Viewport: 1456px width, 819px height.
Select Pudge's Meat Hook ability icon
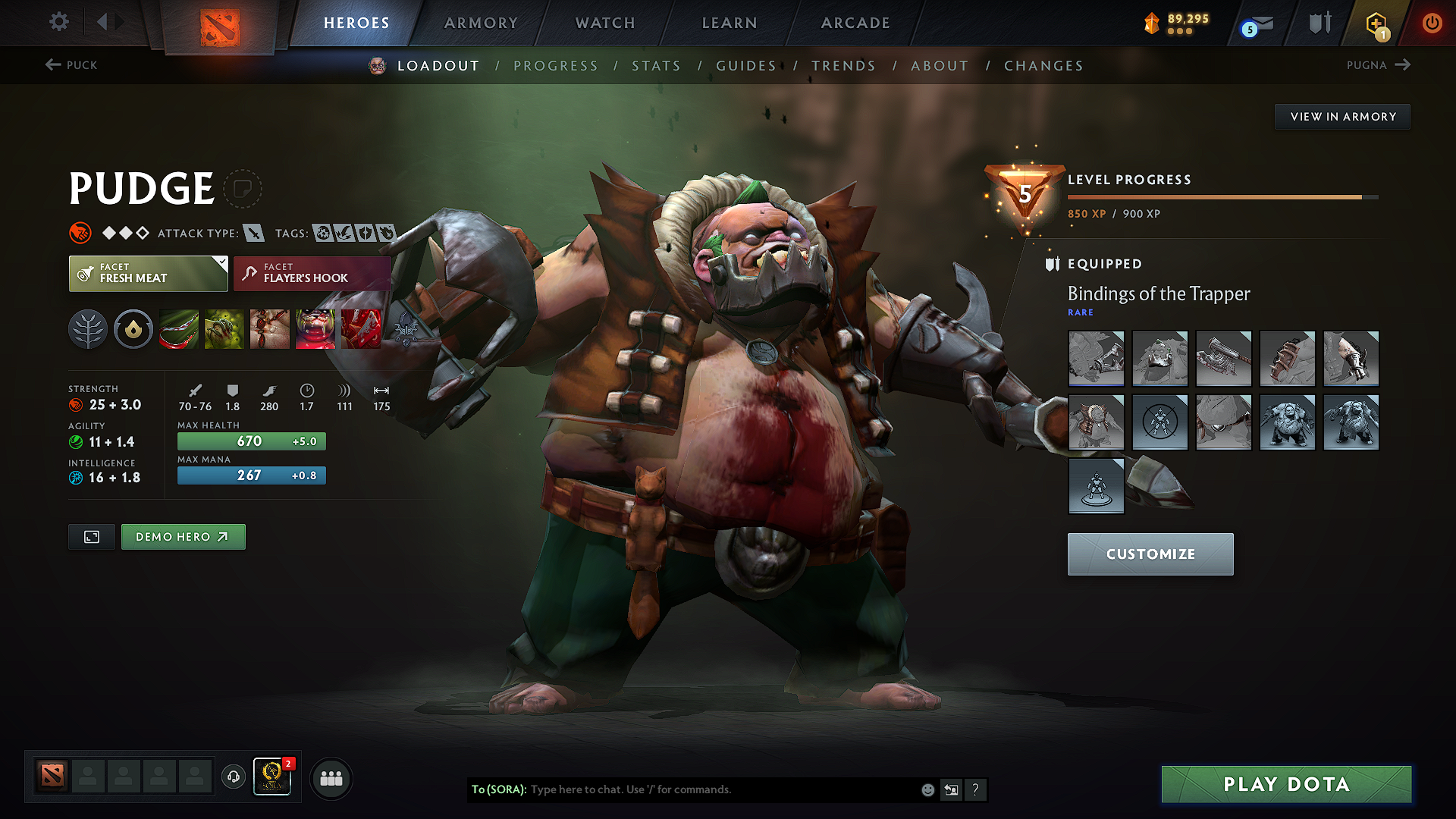[x=179, y=328]
